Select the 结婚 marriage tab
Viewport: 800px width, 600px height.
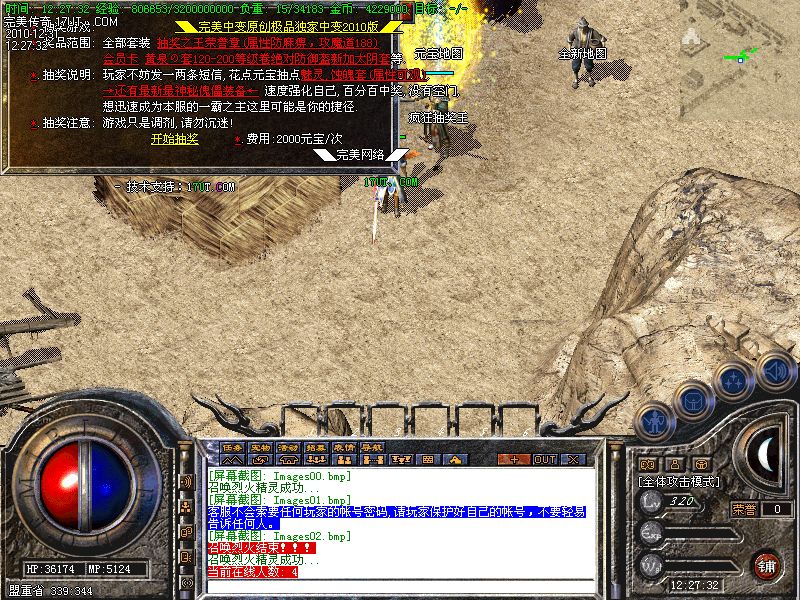pyautogui.click(x=316, y=447)
